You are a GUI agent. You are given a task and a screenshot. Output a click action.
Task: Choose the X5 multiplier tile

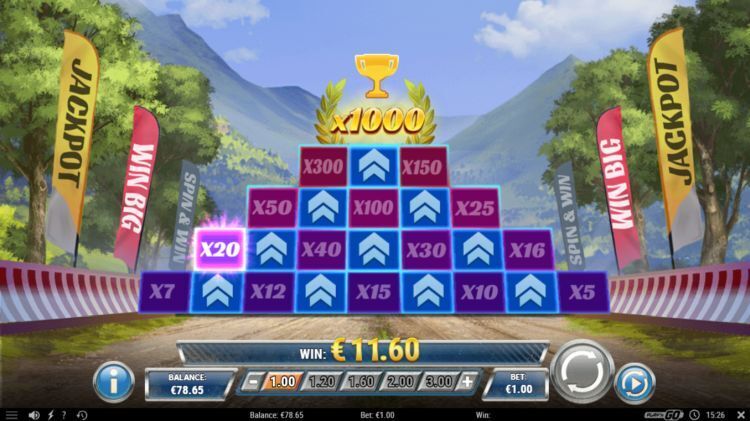tap(582, 291)
